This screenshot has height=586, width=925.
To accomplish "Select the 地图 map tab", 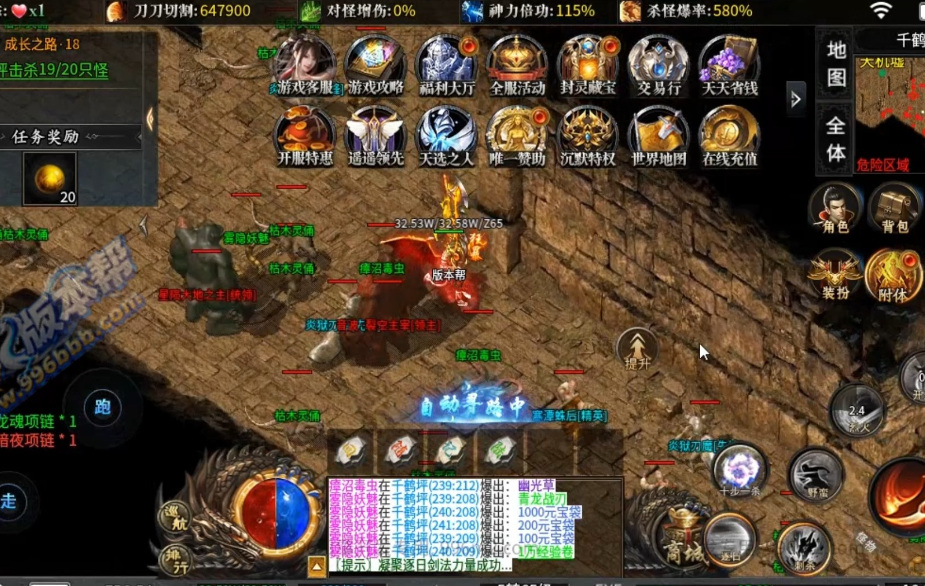I will (x=837, y=63).
